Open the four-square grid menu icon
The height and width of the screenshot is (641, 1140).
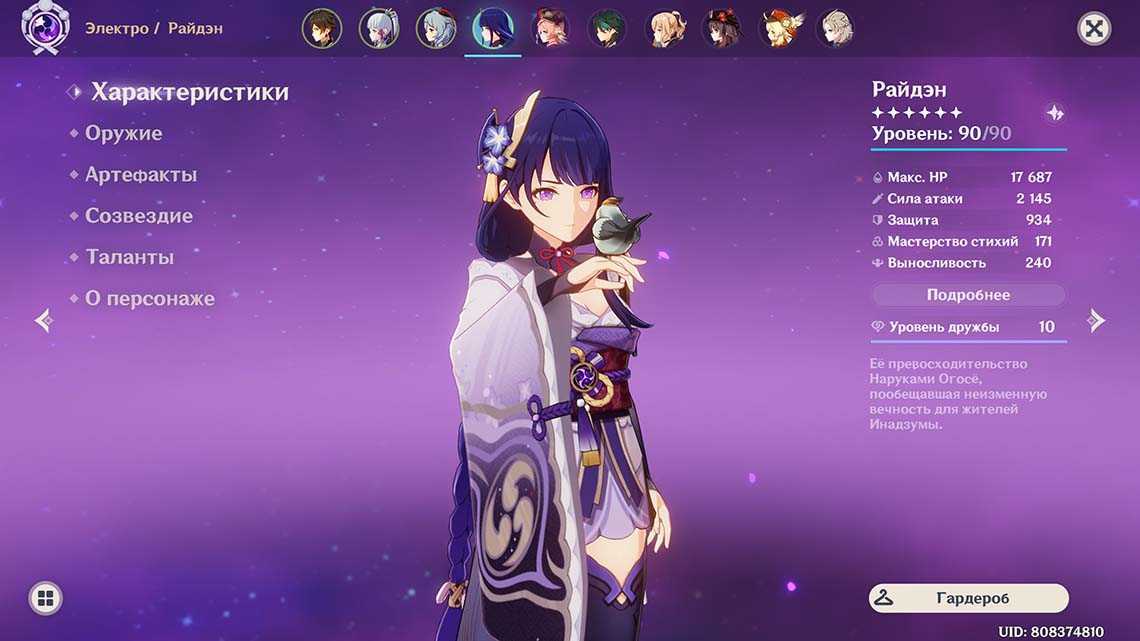point(45,598)
